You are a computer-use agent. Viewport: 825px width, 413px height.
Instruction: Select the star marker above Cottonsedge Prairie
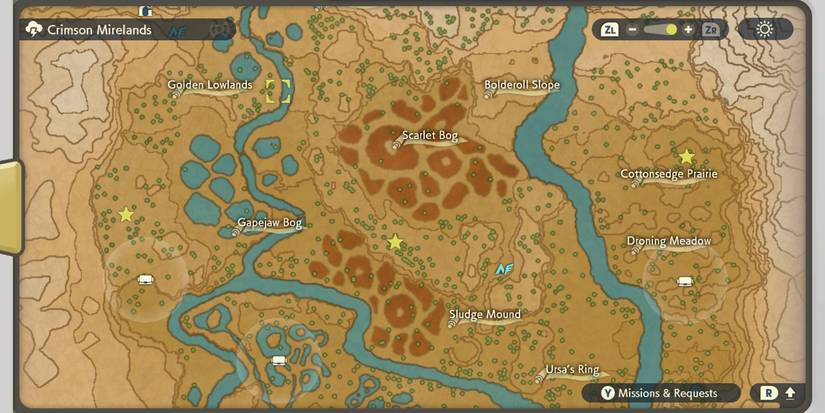tap(687, 157)
